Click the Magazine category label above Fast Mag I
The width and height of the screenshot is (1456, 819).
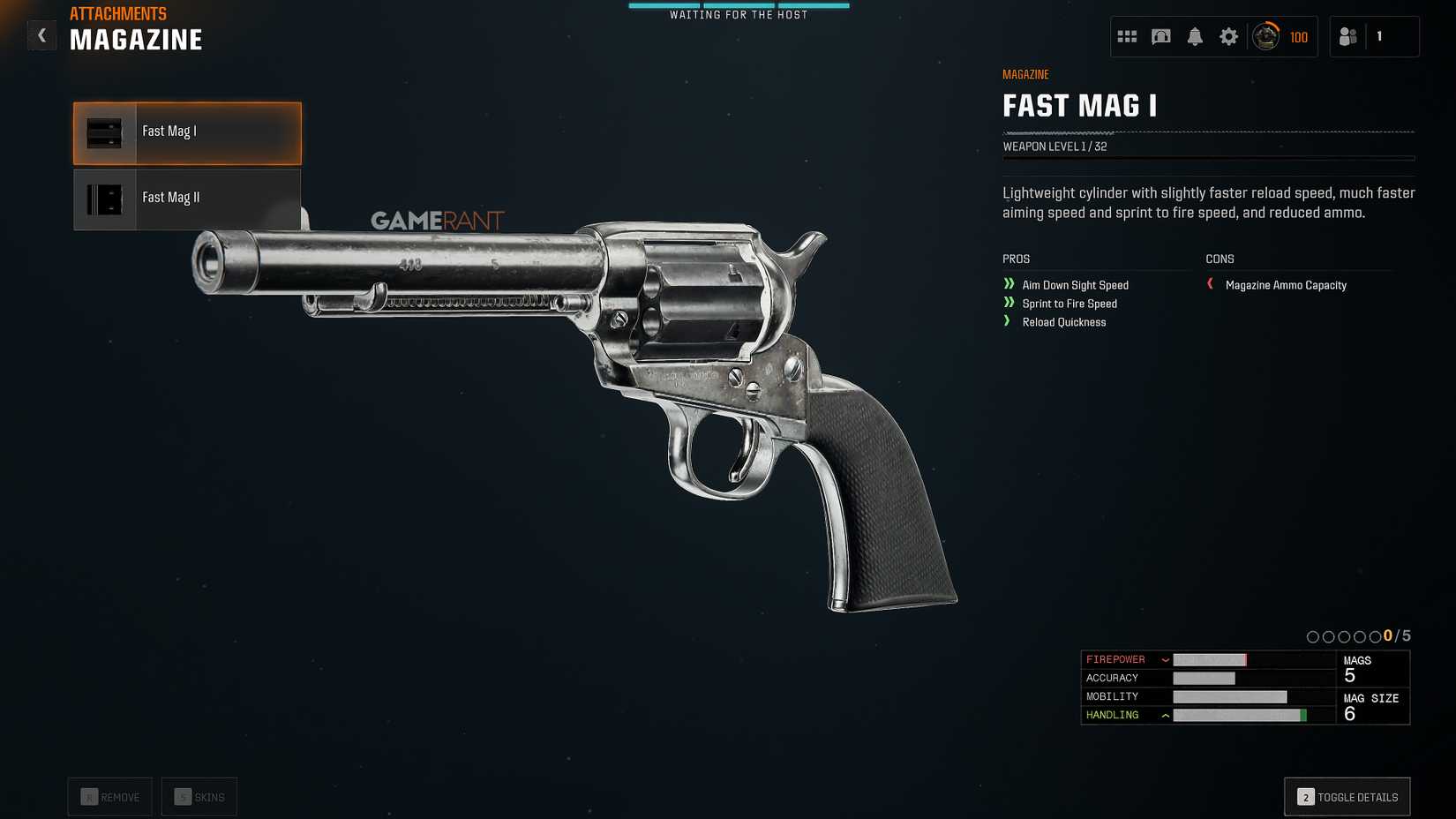pyautogui.click(x=1024, y=74)
